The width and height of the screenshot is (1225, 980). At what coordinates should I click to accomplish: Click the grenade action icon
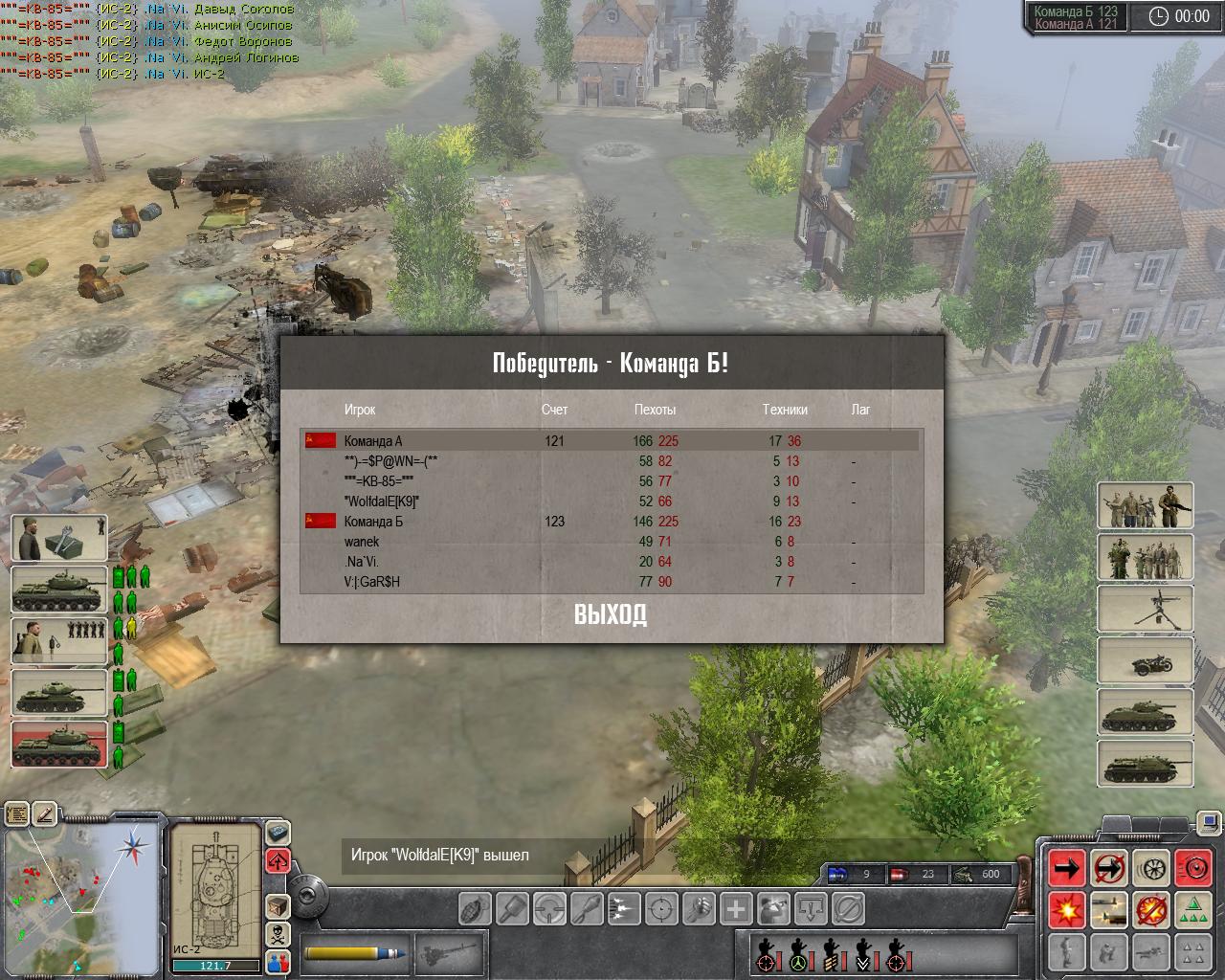point(476,907)
